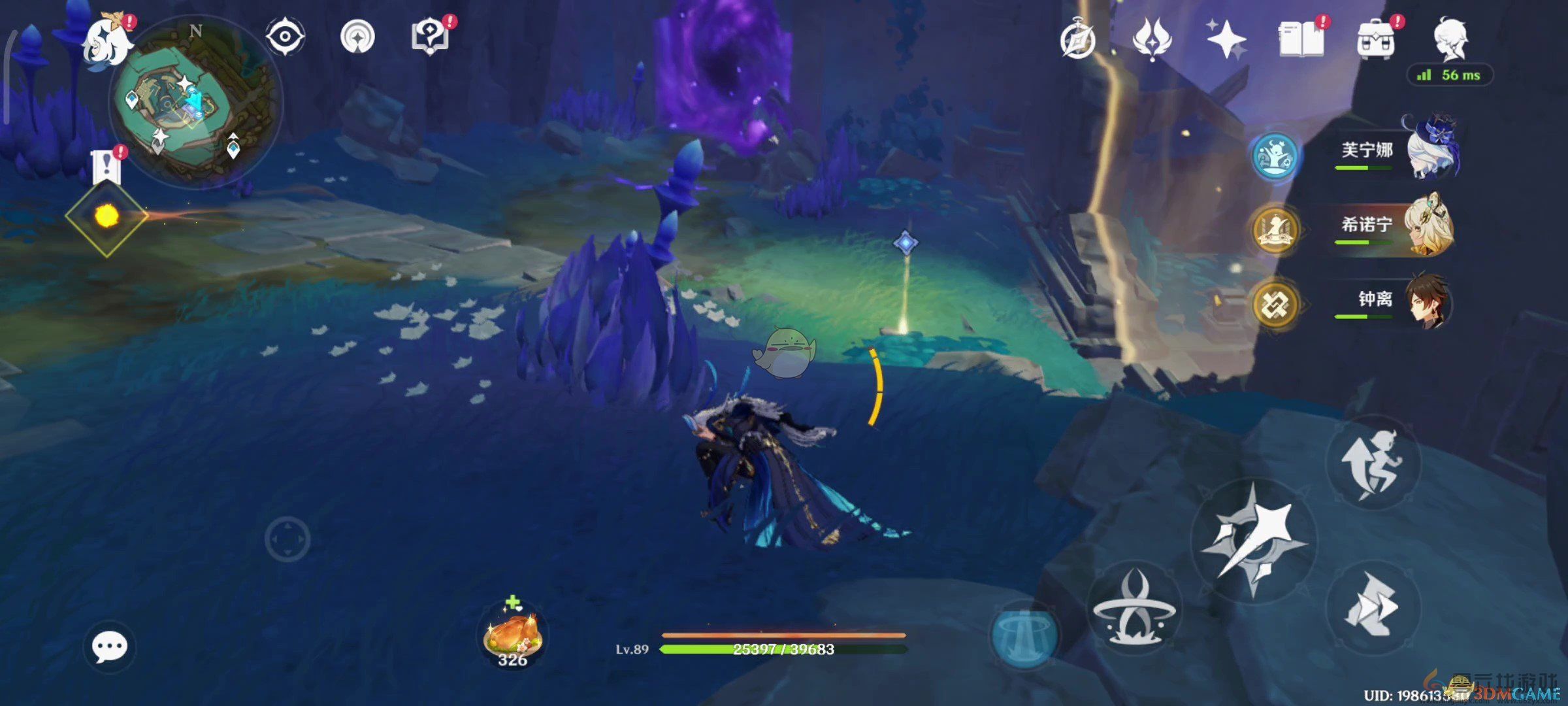Open the tutorial book with question mark

(431, 36)
